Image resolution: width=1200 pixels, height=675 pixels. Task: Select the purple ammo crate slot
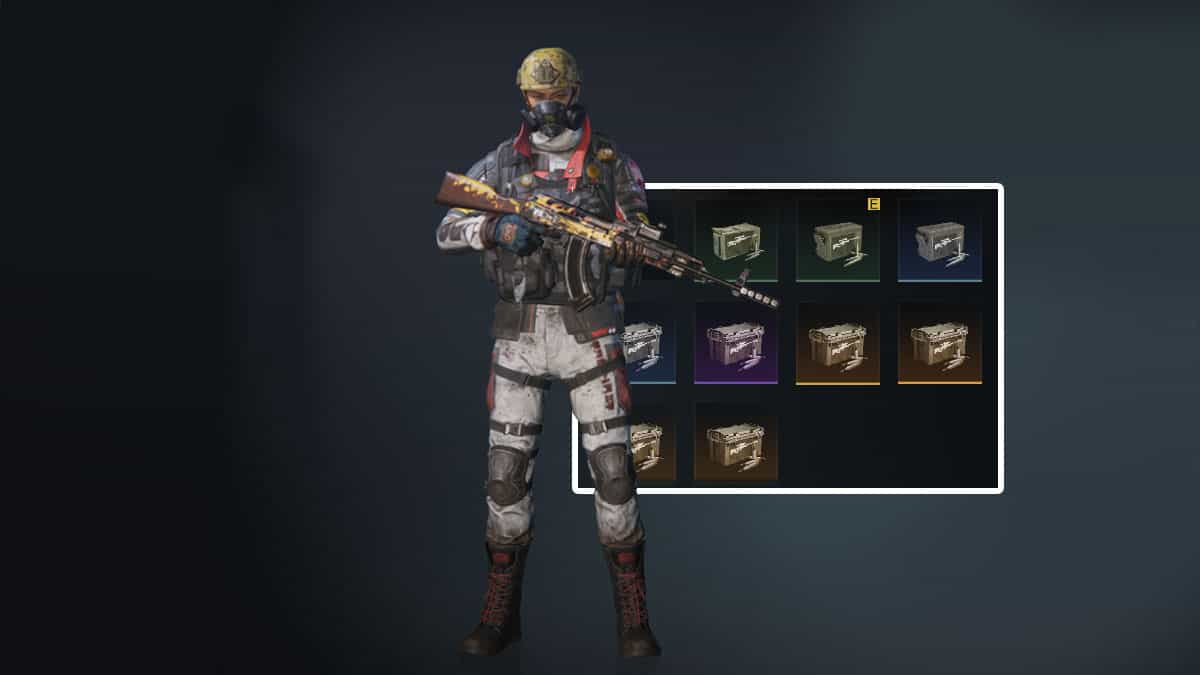[736, 343]
